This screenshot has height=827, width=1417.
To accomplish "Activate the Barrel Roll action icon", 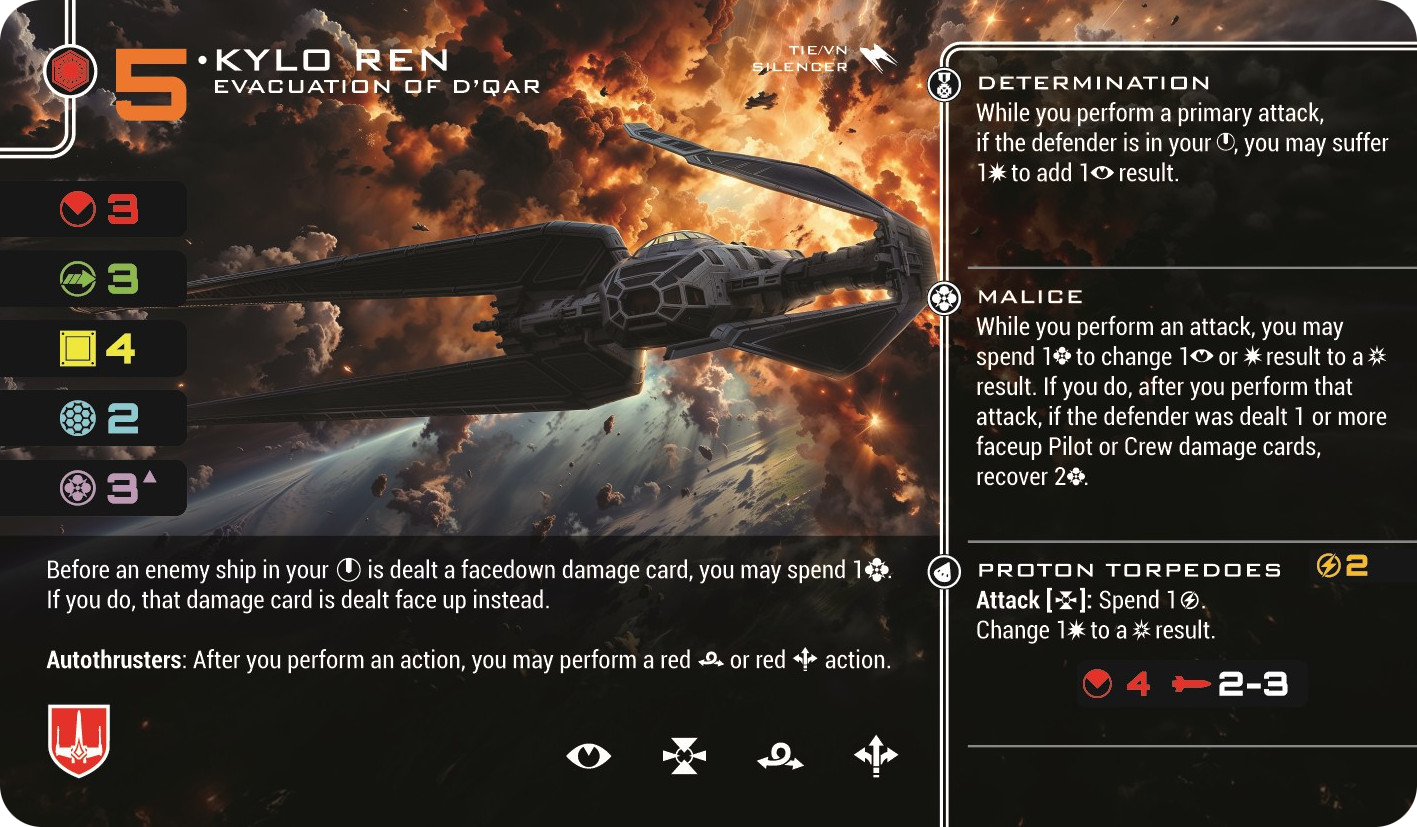I will tap(780, 757).
